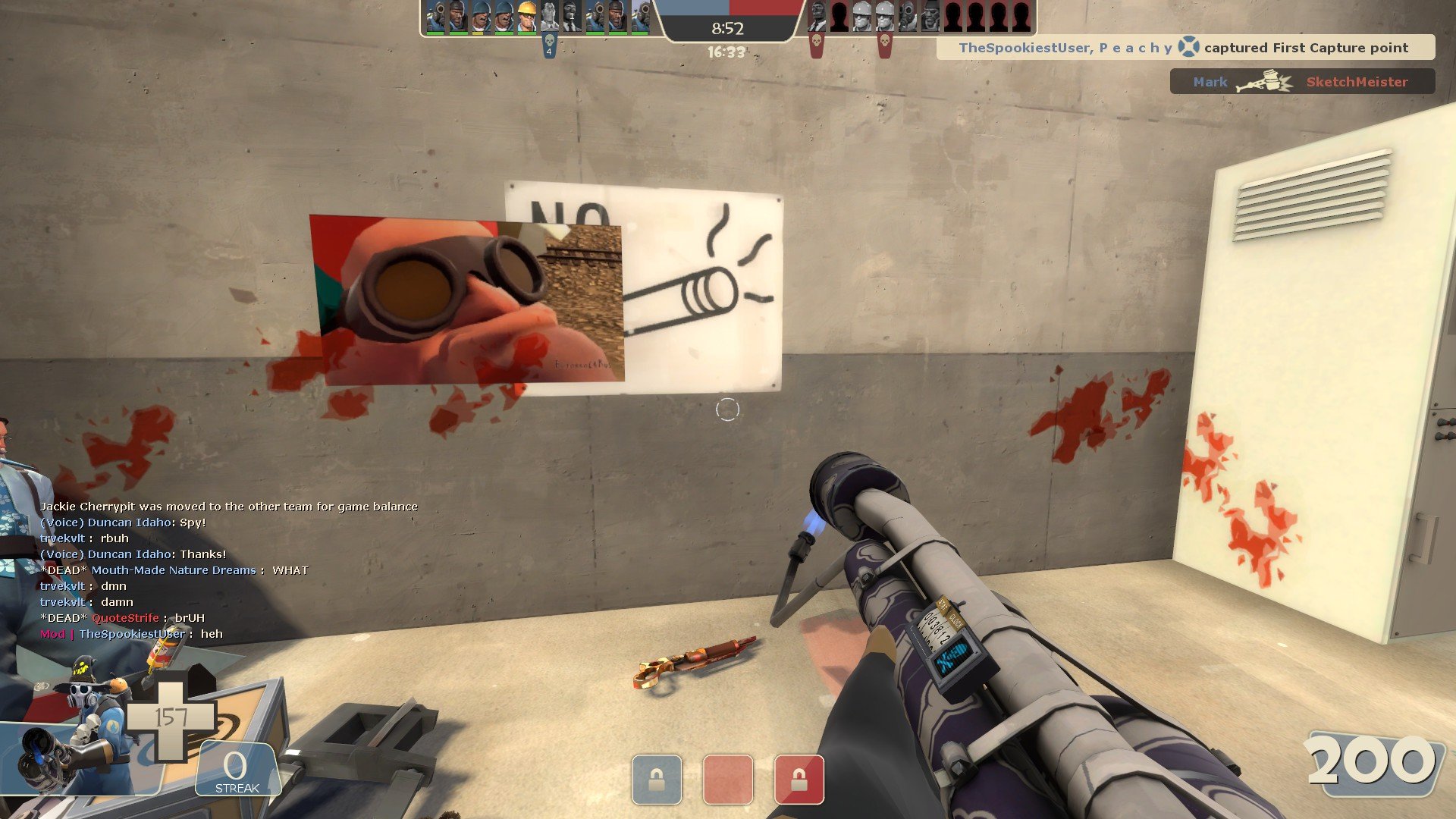Viewport: 1456px width, 819px height.
Task: Select QuoteStrife's "brUH" chat line
Action: click(x=122, y=618)
